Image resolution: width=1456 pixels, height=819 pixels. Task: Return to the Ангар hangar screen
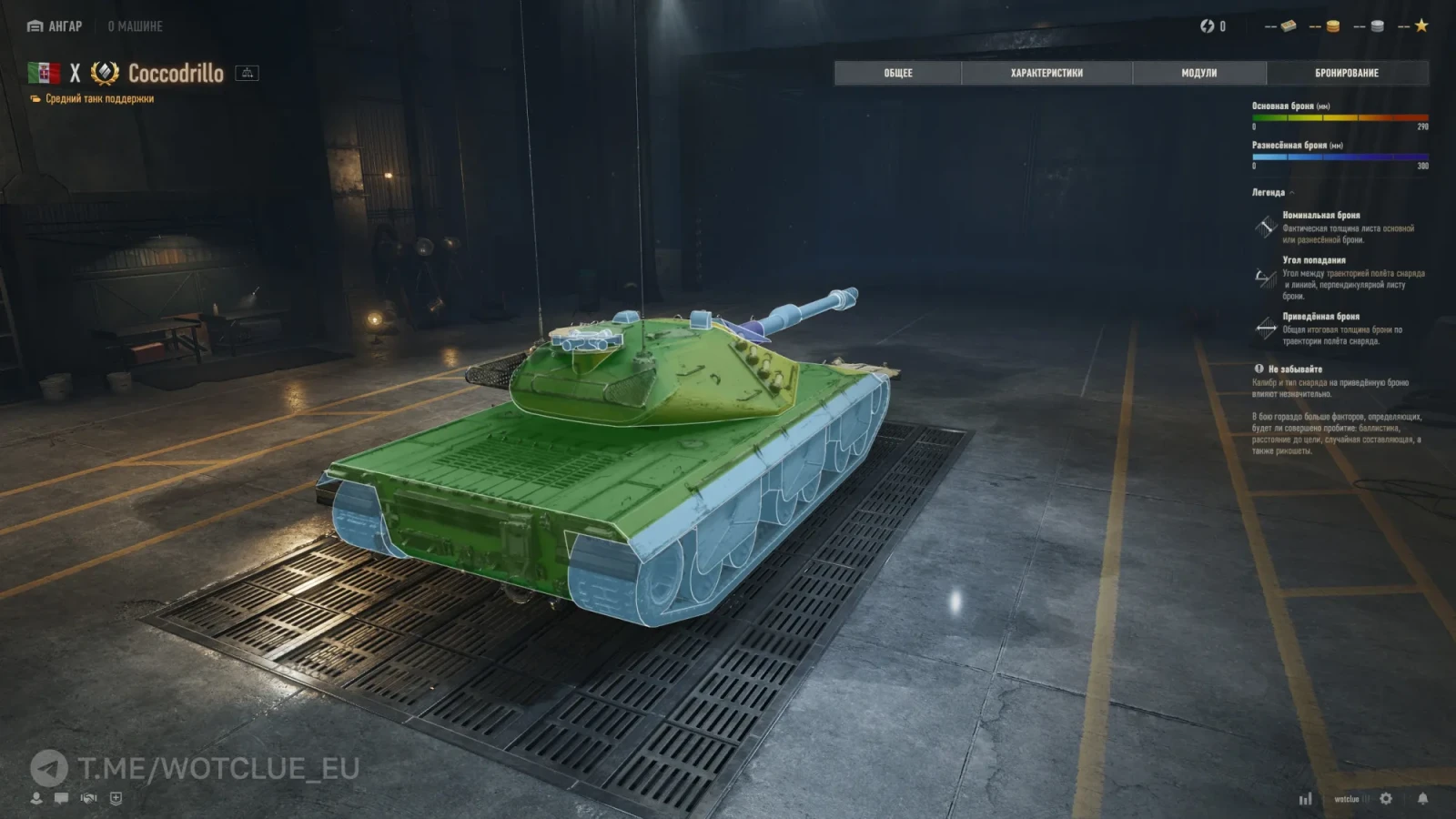click(56, 26)
